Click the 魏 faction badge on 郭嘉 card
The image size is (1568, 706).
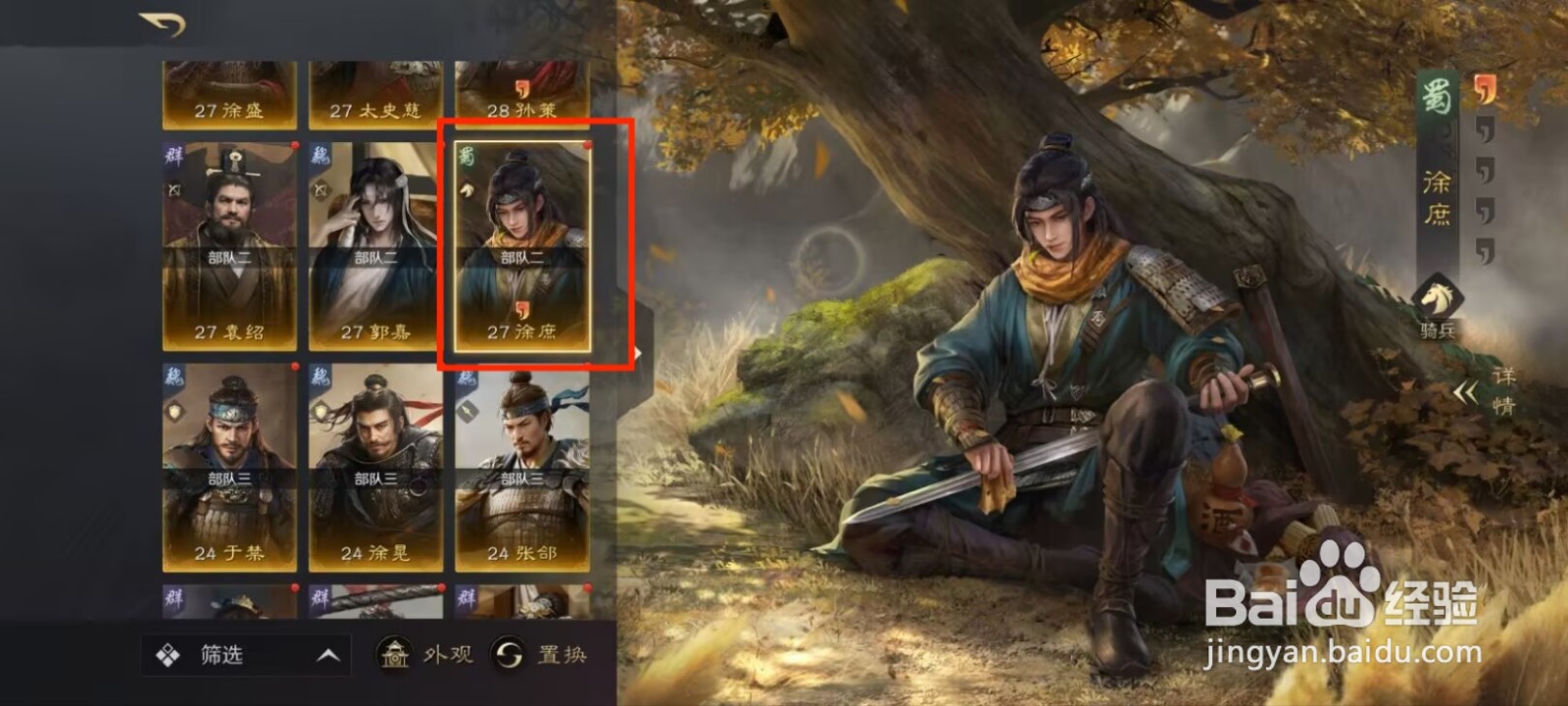320,155
